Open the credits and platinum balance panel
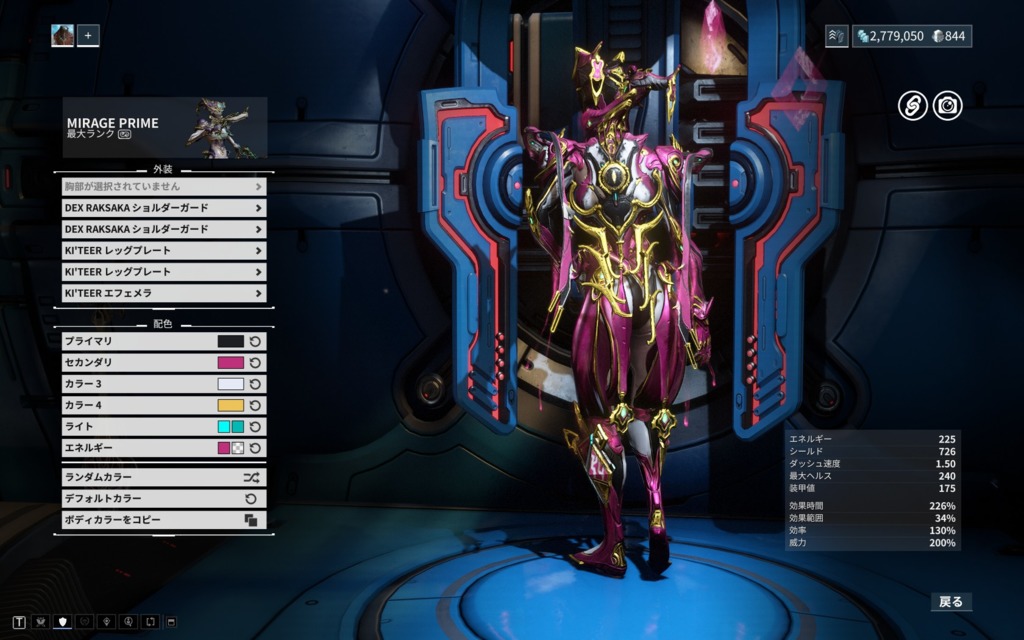This screenshot has height=640, width=1024. tap(910, 36)
